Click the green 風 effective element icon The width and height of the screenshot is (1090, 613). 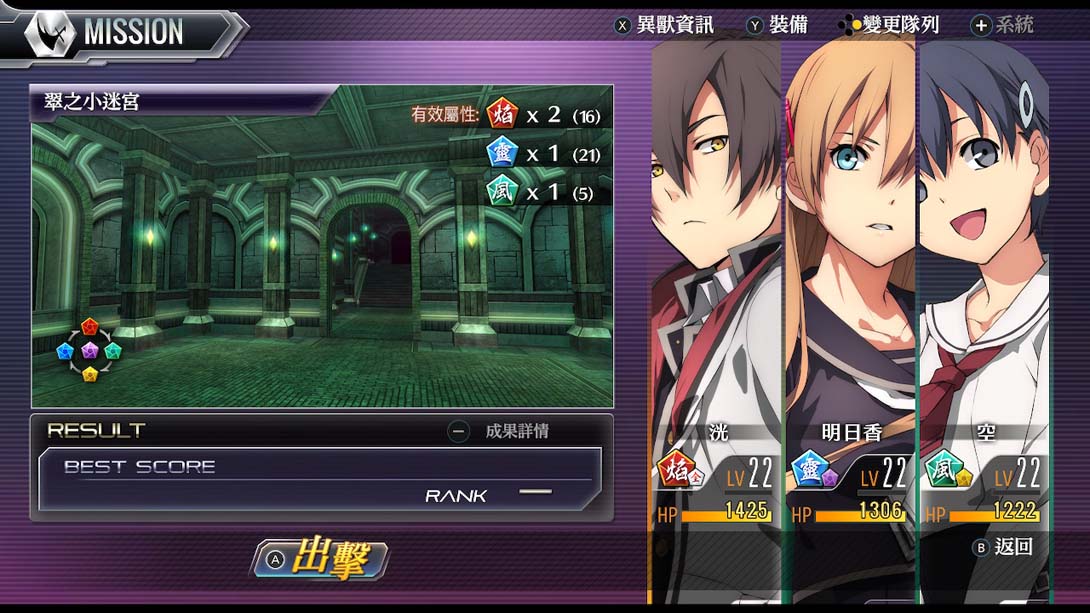501,190
